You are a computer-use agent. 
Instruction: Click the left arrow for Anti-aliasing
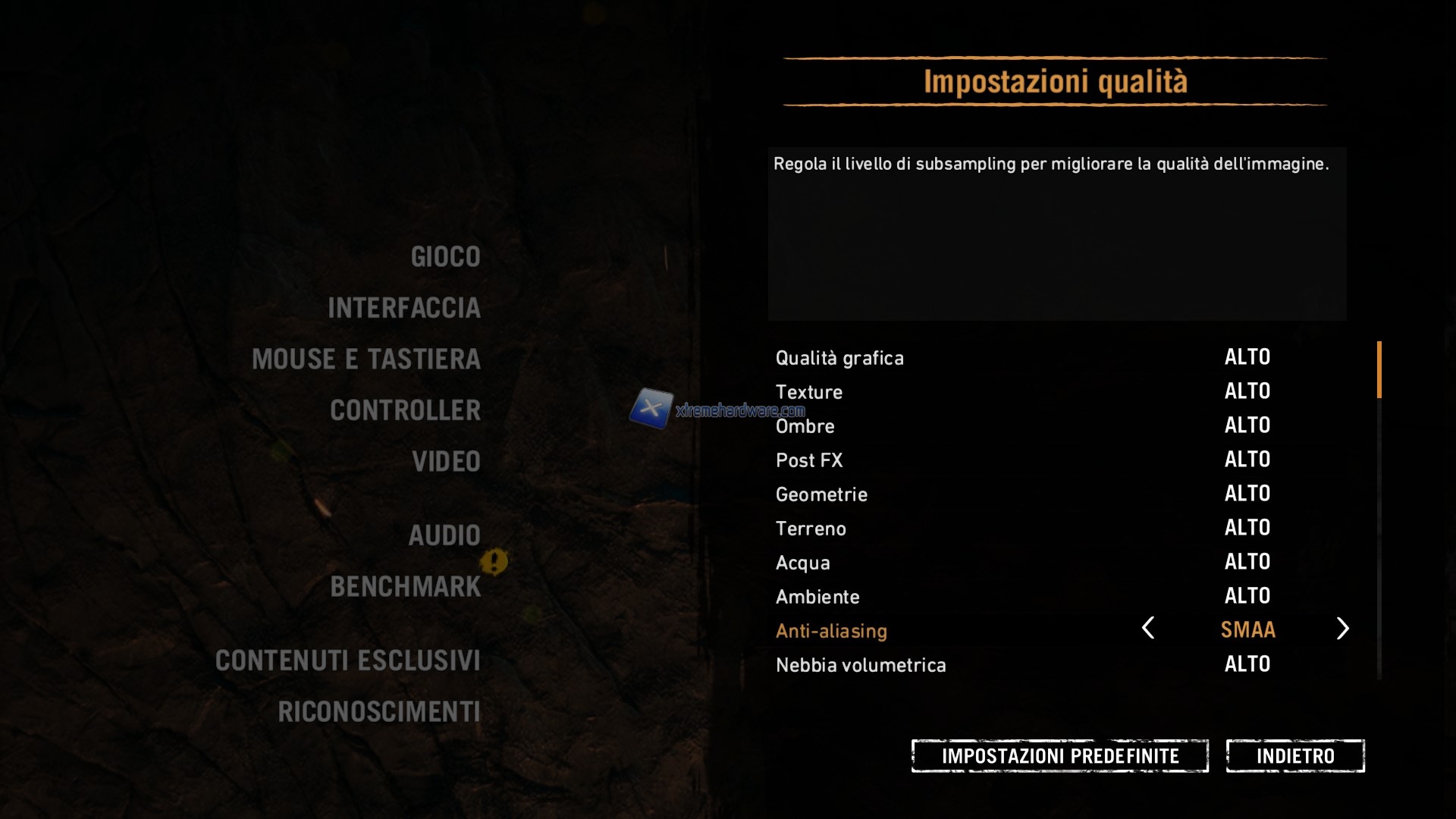pos(1148,629)
